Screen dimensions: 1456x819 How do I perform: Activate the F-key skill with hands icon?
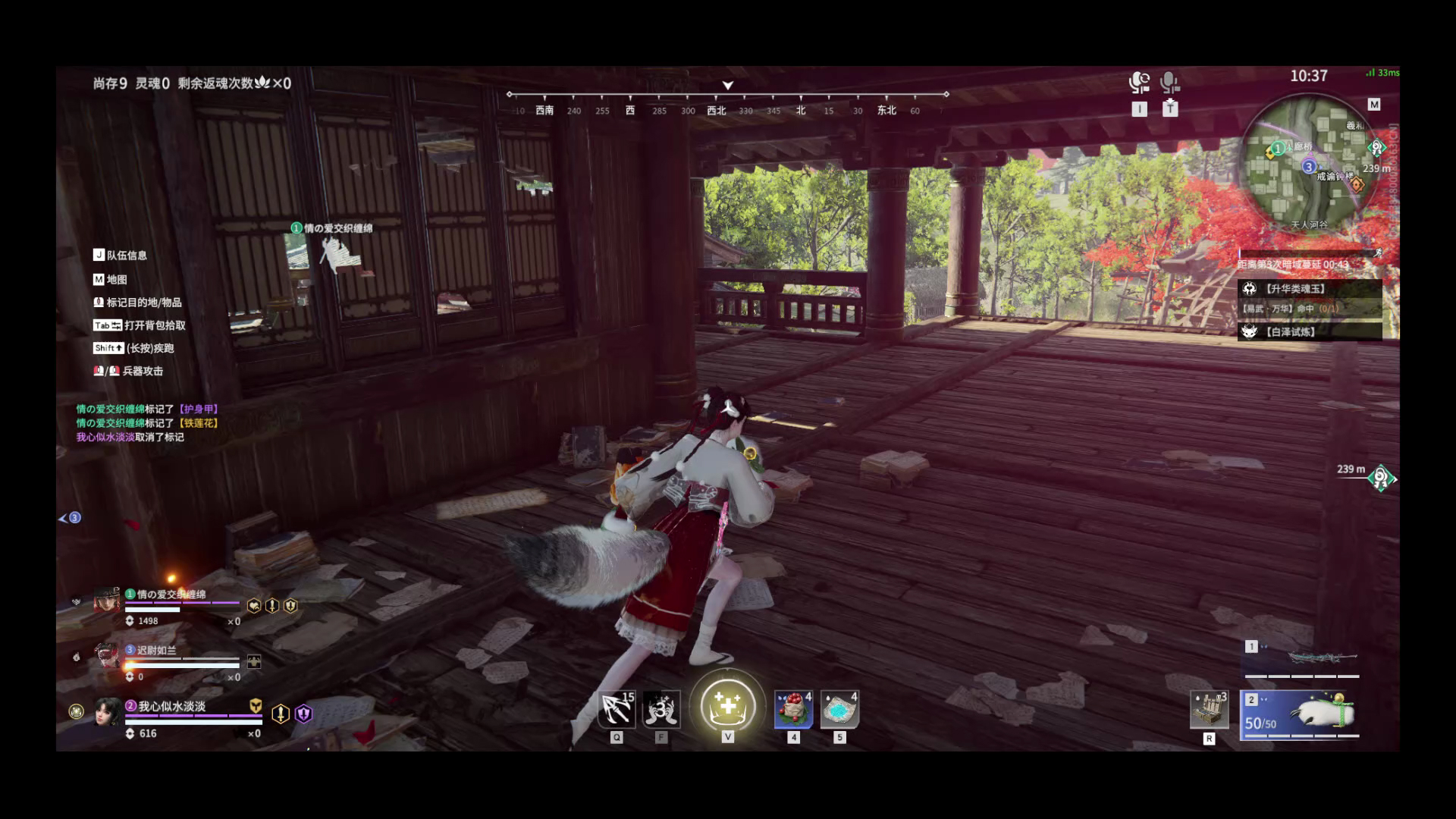click(662, 710)
